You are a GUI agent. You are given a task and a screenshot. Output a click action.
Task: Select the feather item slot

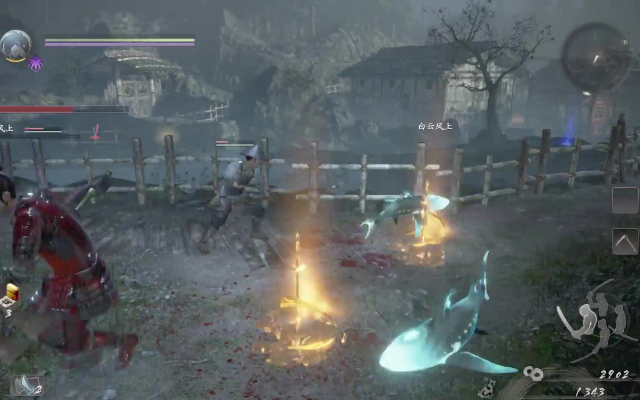27,385
